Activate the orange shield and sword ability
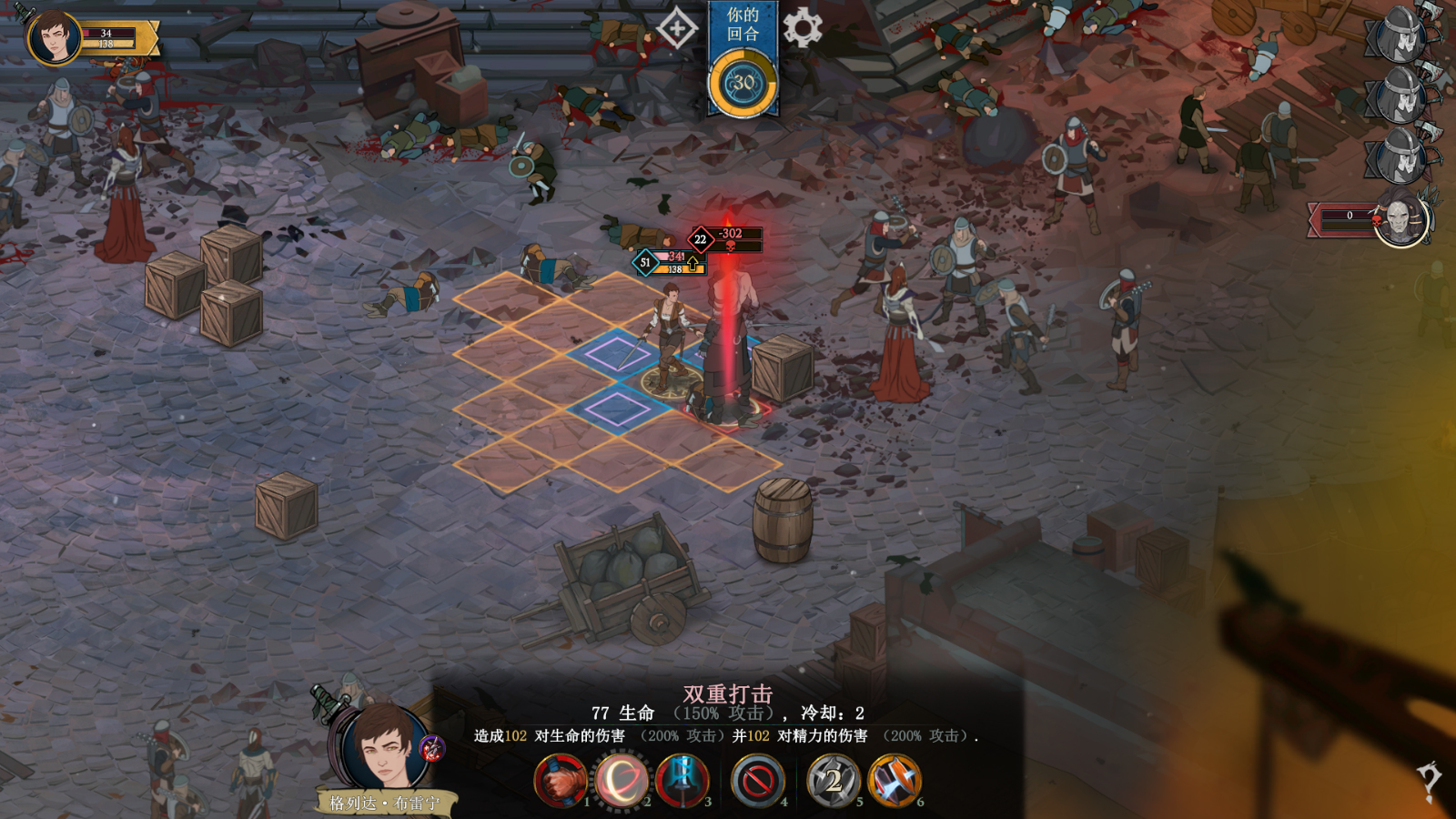 point(895,781)
